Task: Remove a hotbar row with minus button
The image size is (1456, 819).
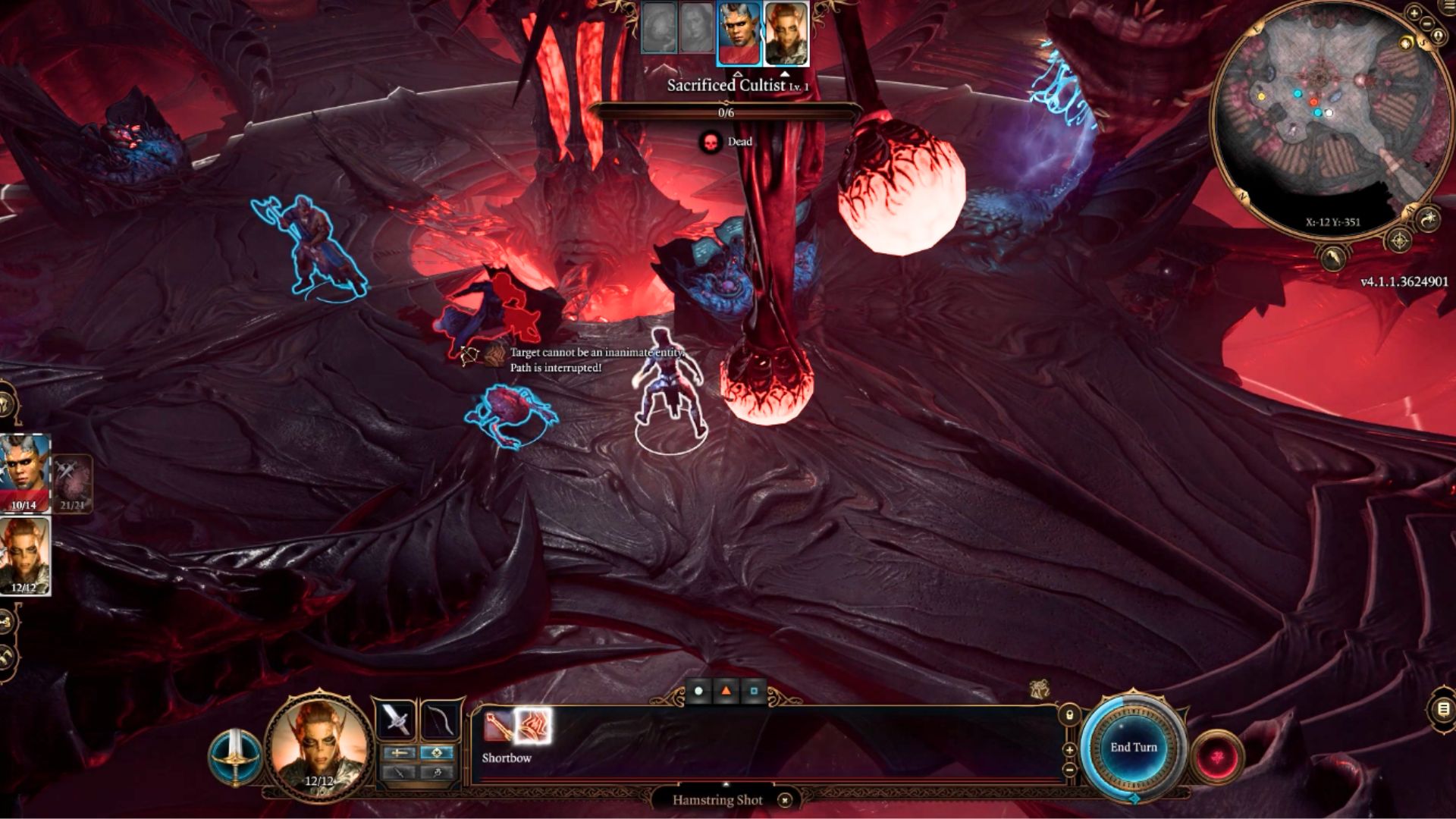Action: point(1069,770)
